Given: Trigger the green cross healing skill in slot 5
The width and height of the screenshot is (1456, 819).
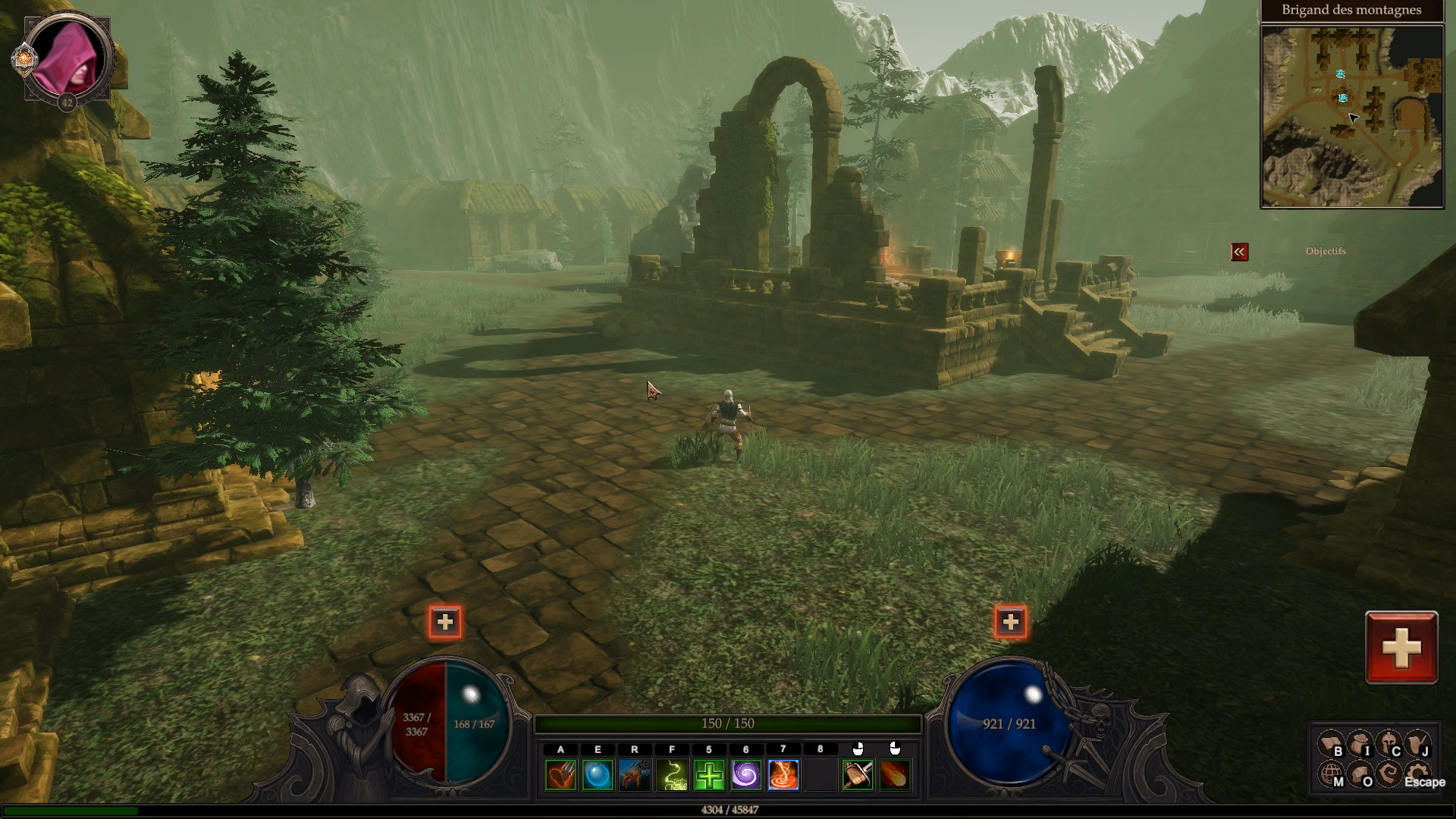Looking at the screenshot, I should [708, 775].
